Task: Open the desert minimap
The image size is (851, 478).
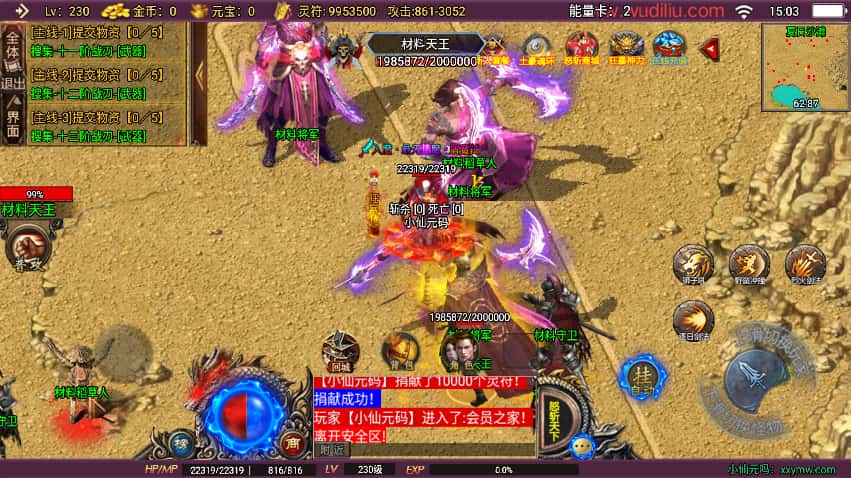Action: pyautogui.click(x=804, y=66)
